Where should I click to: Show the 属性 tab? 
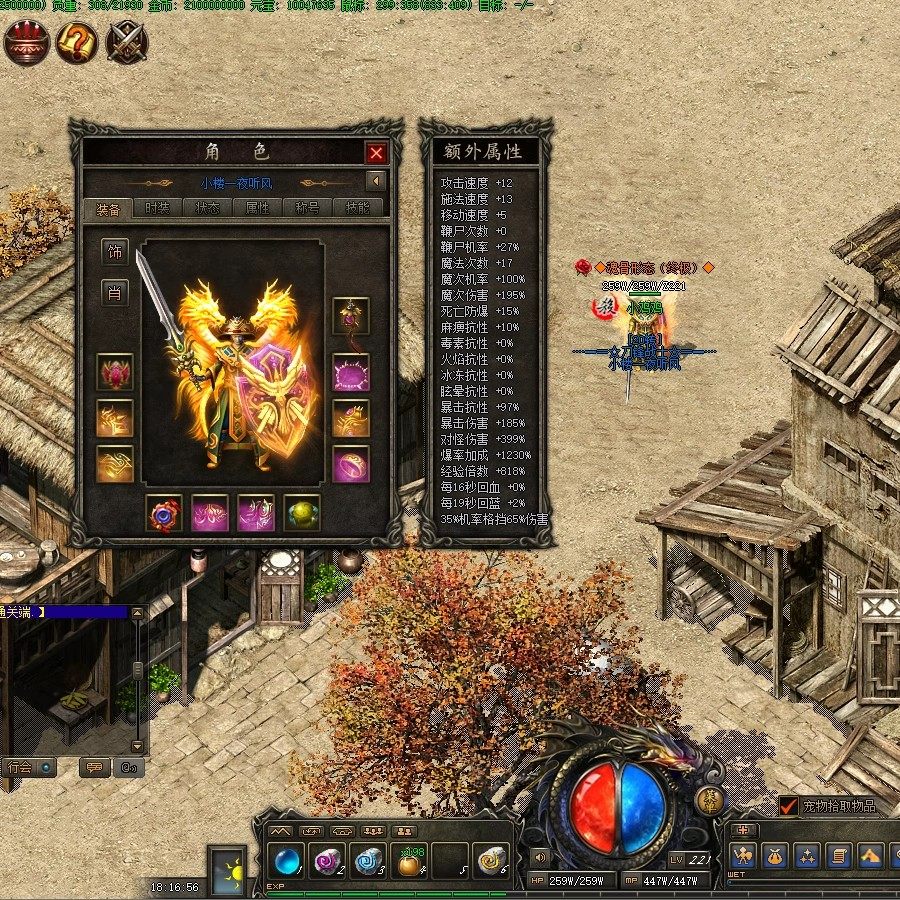258,208
